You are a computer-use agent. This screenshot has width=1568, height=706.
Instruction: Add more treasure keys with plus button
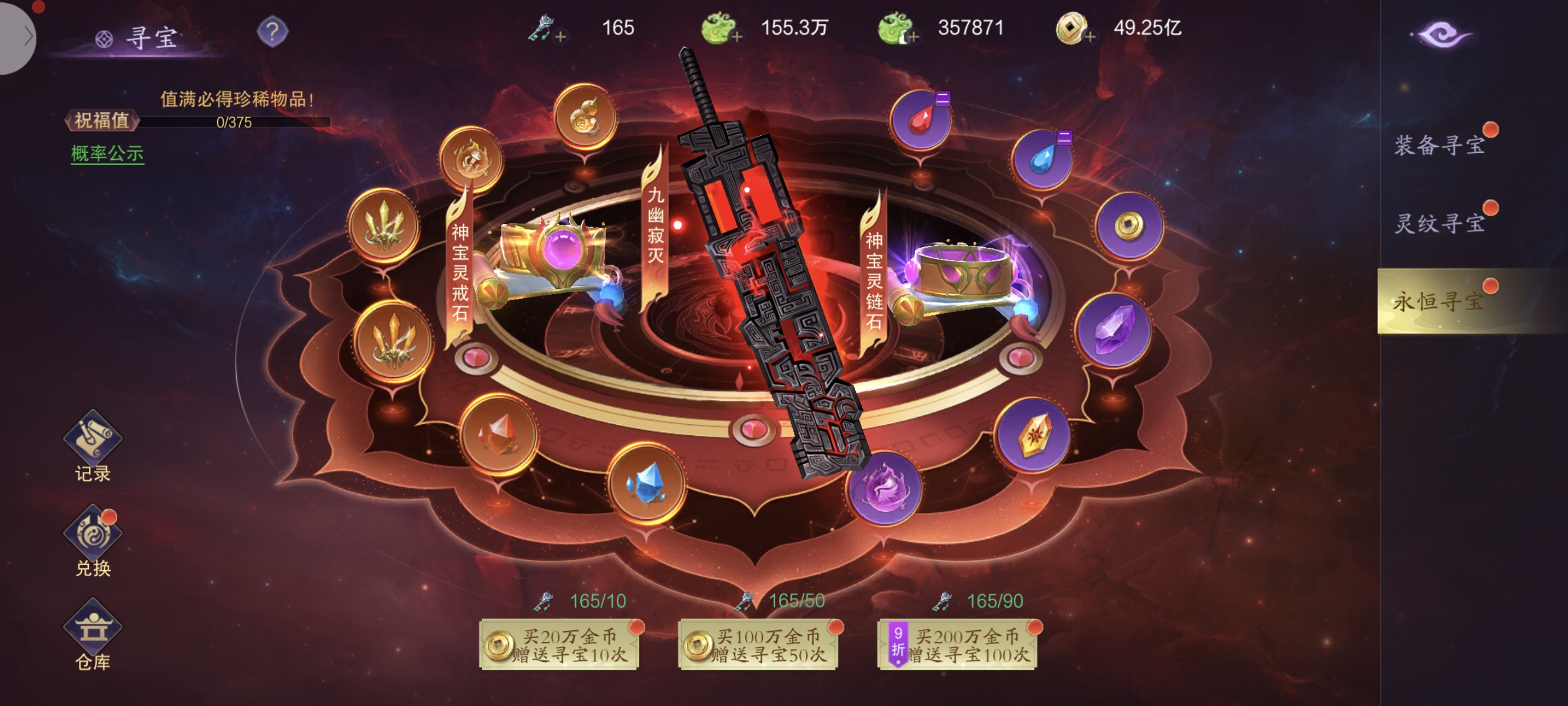[560, 36]
